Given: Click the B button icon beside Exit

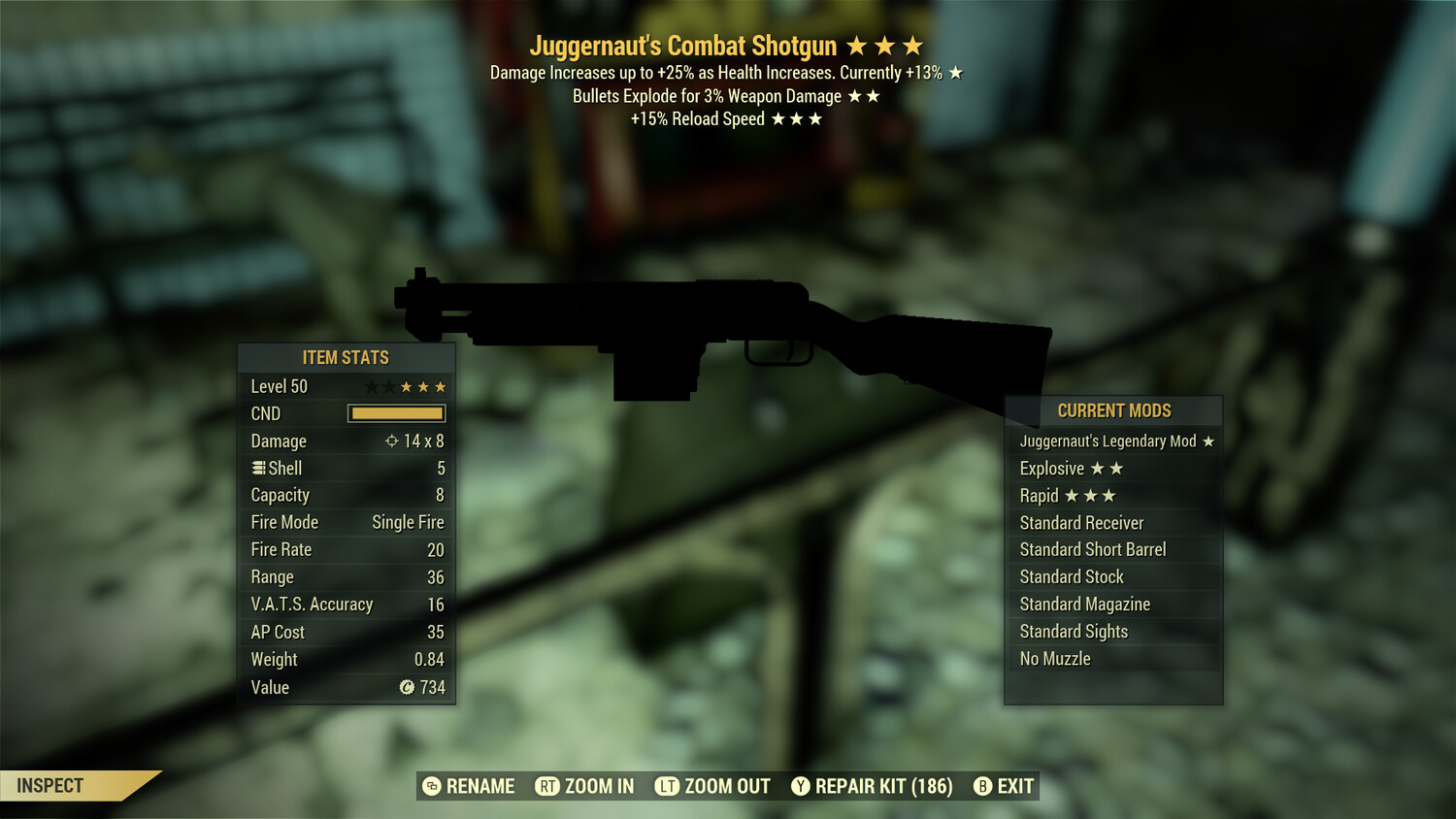Looking at the screenshot, I should point(982,786).
